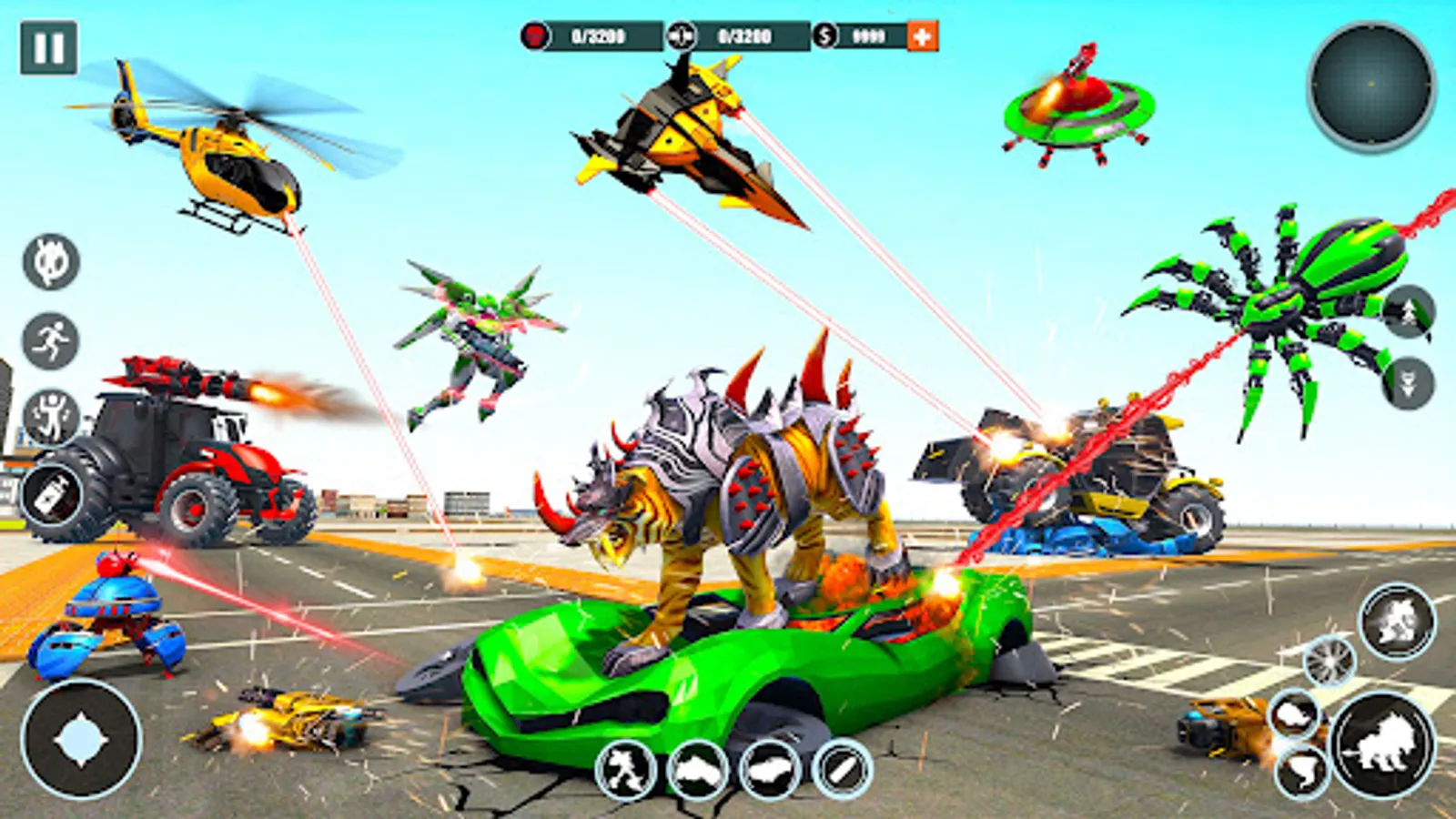1456x819 pixels.
Task: Trigger the dancing figure emote icon
Action: [51, 418]
